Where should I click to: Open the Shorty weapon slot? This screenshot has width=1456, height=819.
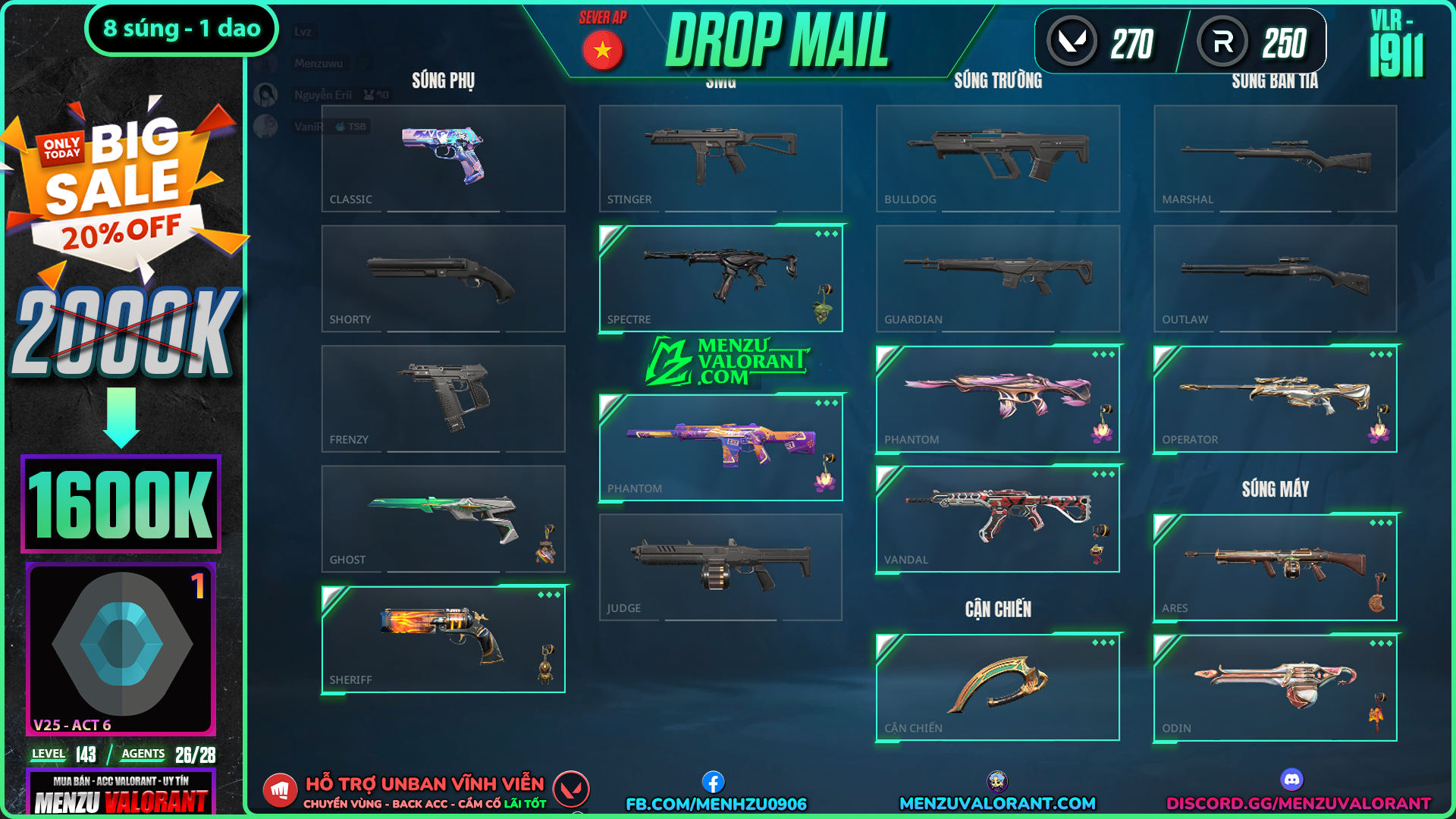[x=443, y=278]
